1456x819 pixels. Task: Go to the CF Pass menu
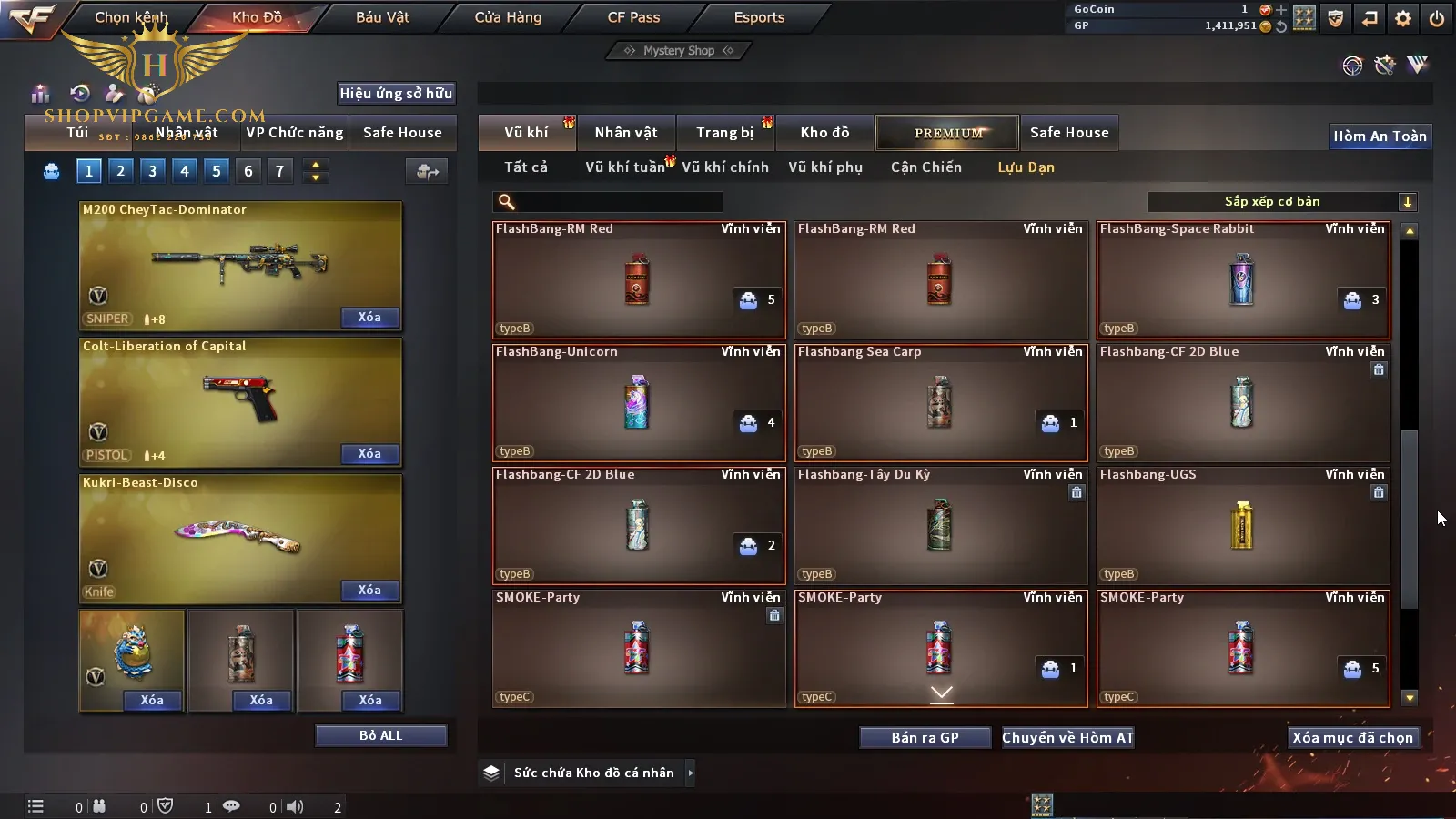pos(633,17)
